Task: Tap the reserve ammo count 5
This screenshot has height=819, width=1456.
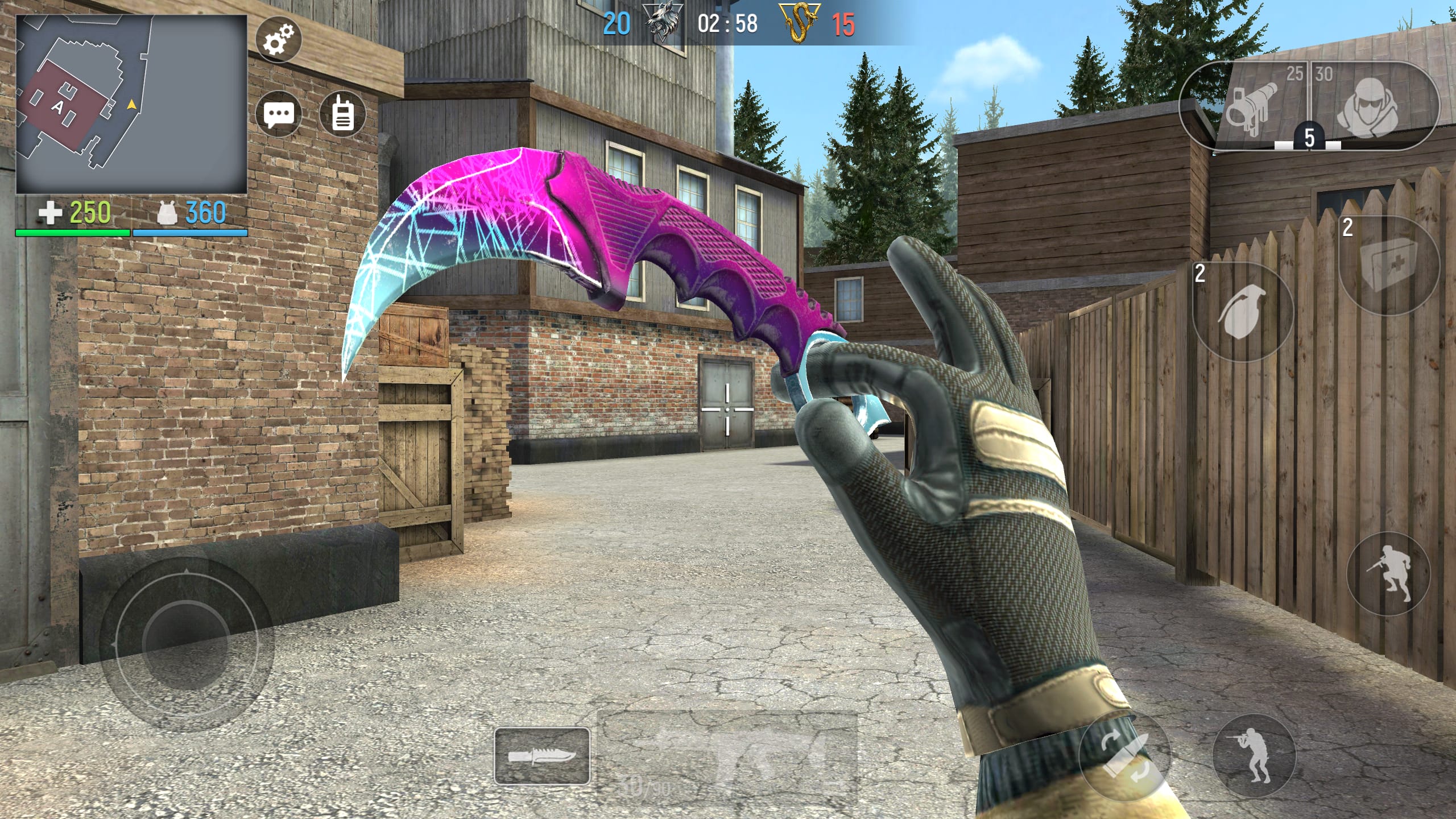Action: pyautogui.click(x=1311, y=136)
